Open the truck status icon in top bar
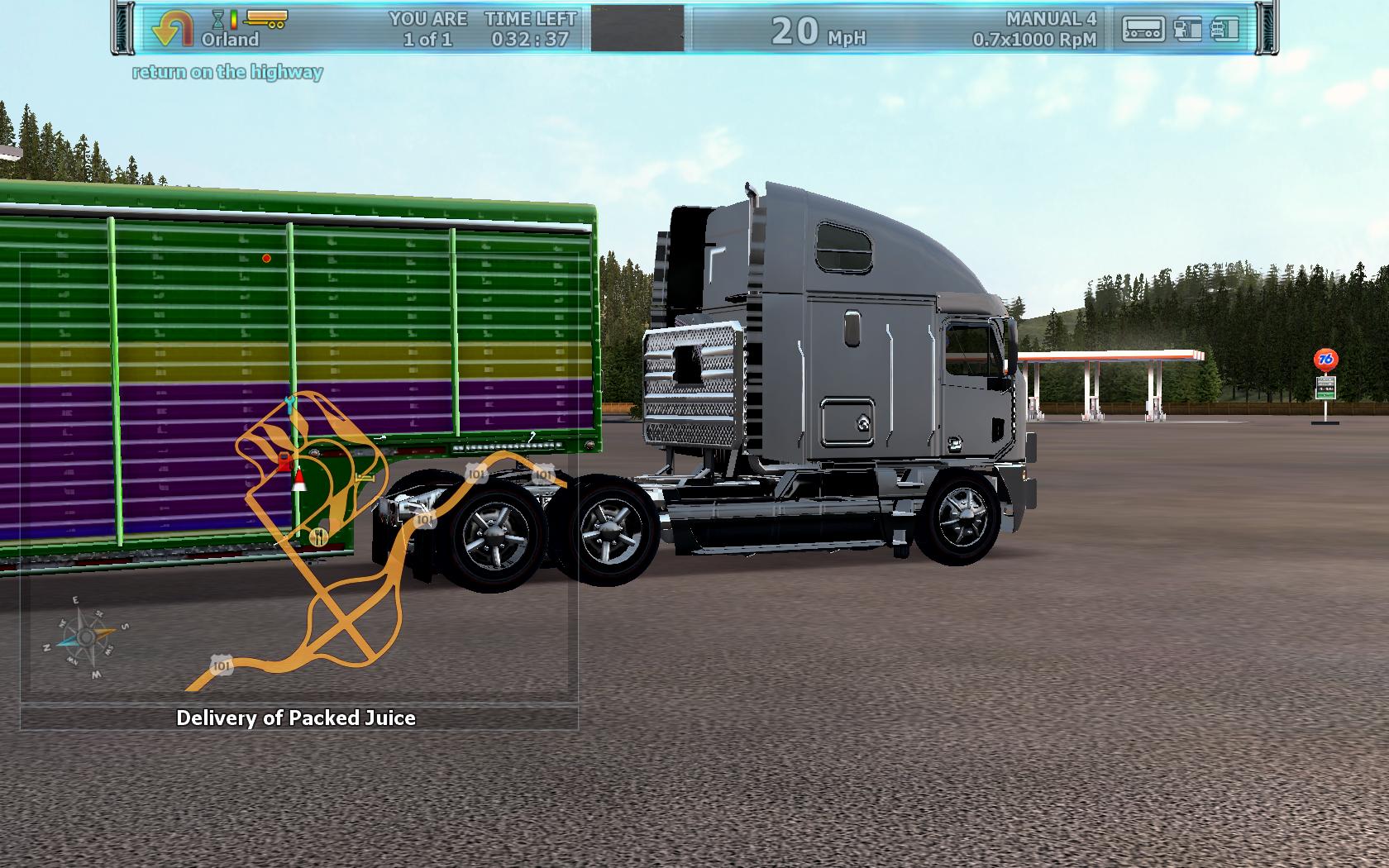 pos(1143,30)
